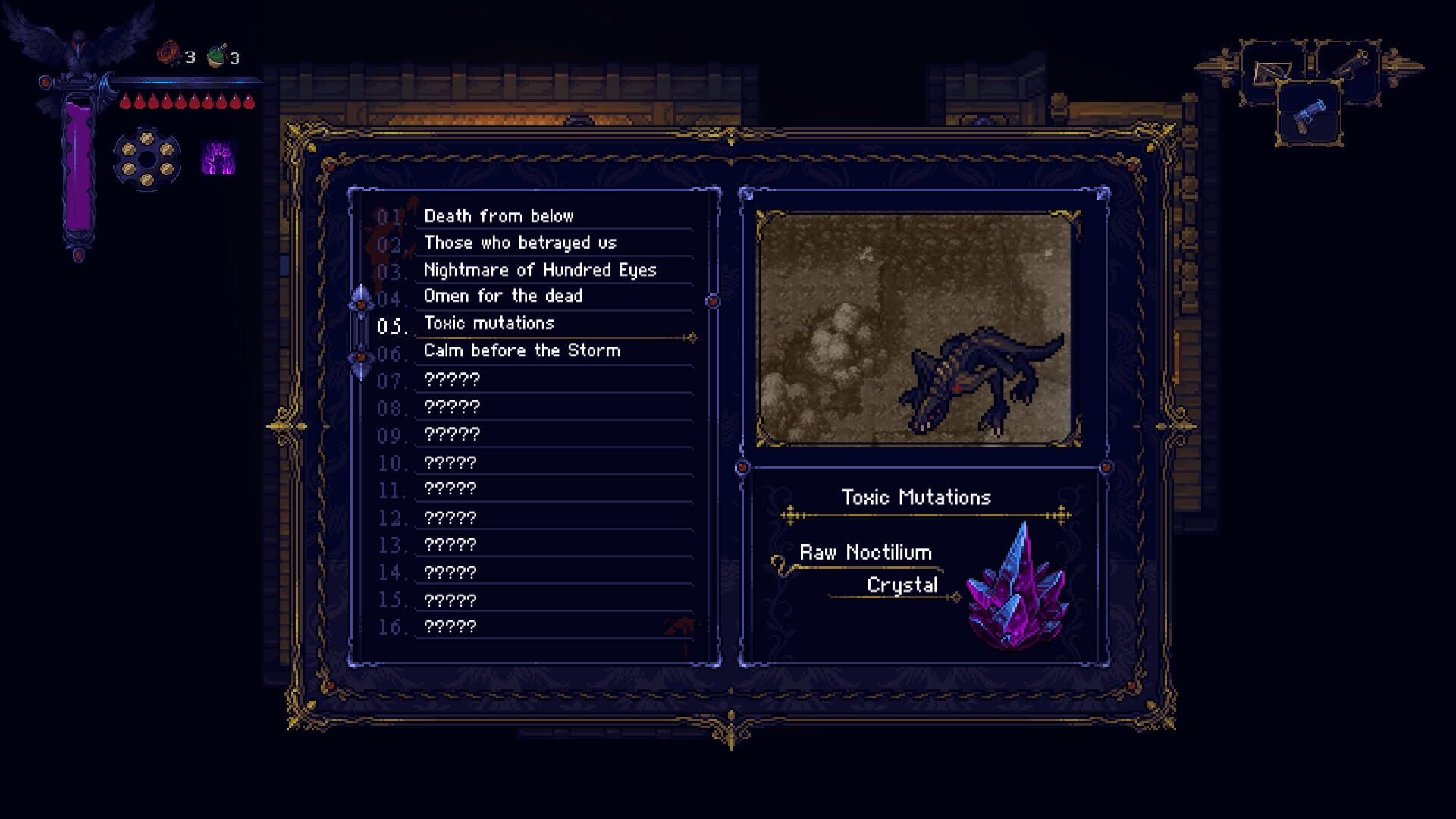Screen dimensions: 1456x819
Task: Select the Death from below entry
Action: [x=499, y=216]
